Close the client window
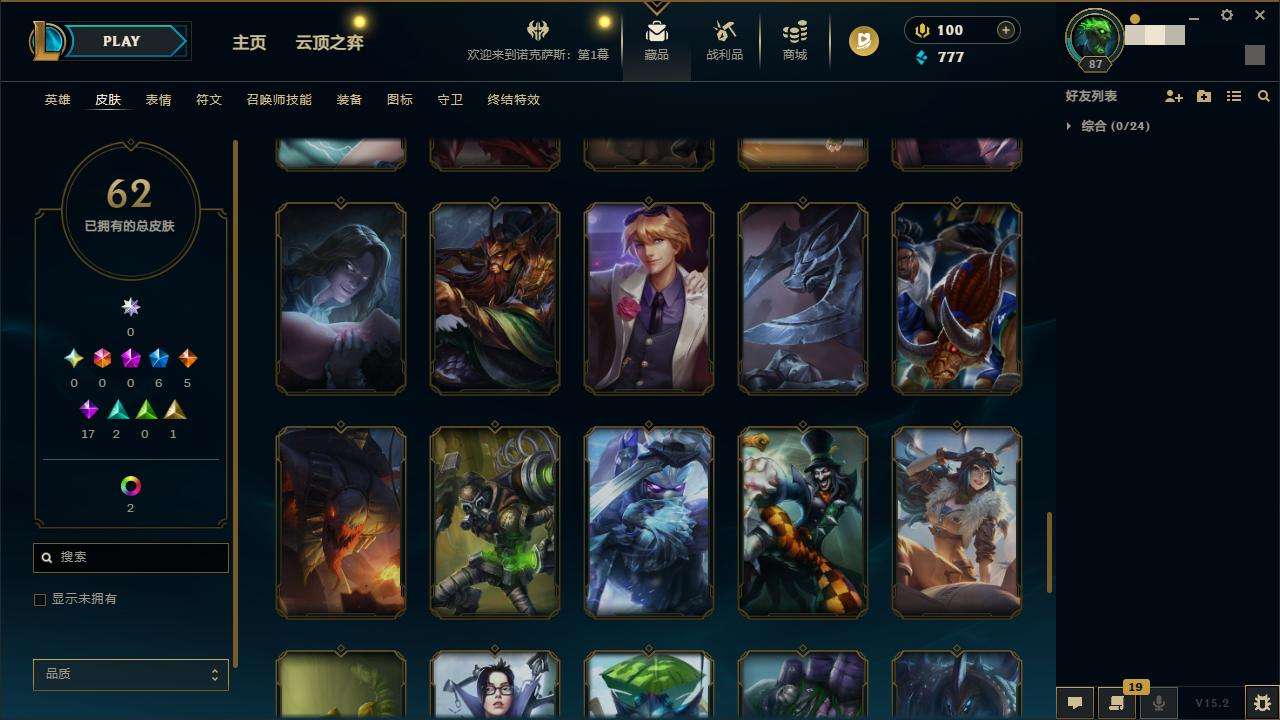Viewport: 1280px width, 720px height. pos(1259,16)
